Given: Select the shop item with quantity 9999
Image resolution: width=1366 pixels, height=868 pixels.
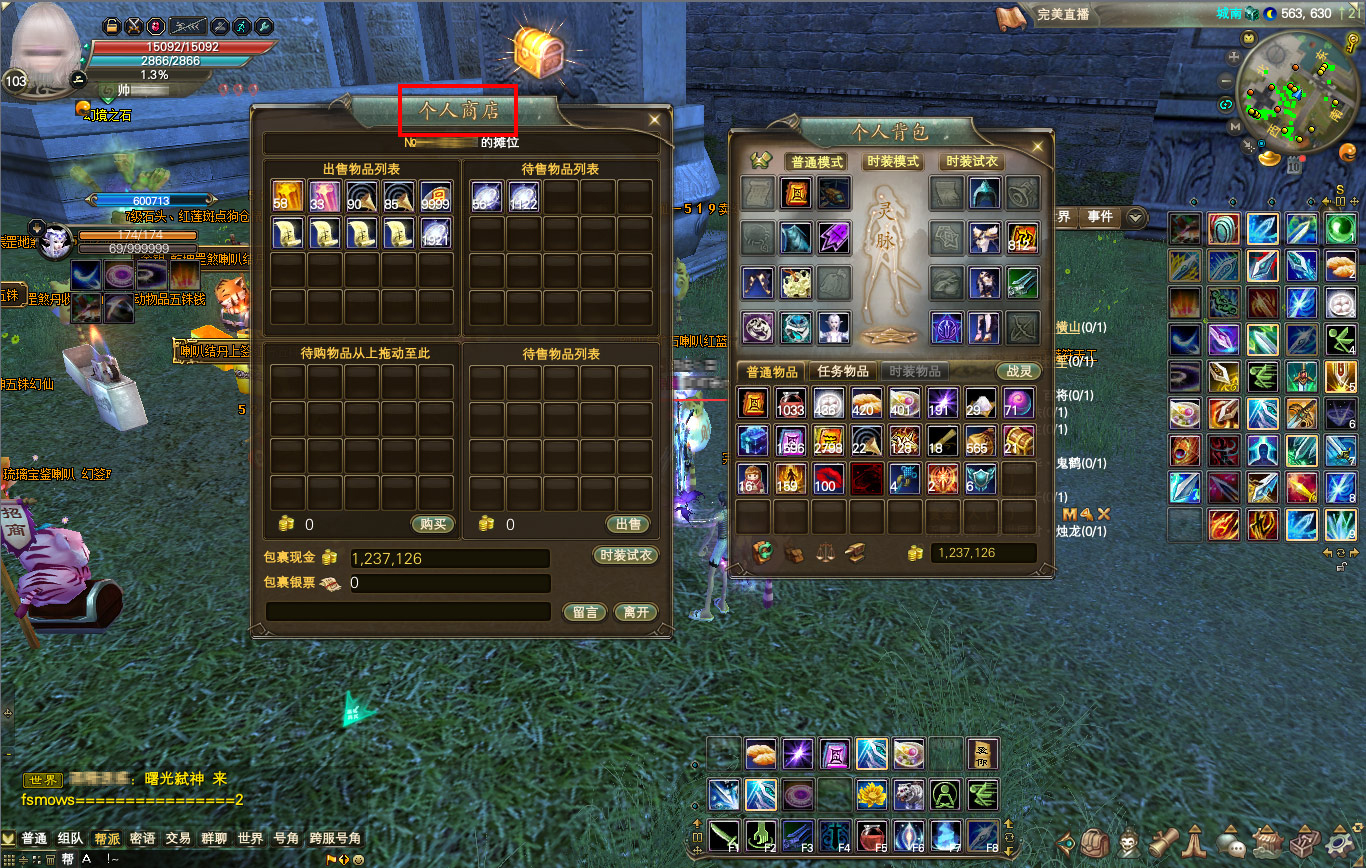Looking at the screenshot, I should point(435,196).
